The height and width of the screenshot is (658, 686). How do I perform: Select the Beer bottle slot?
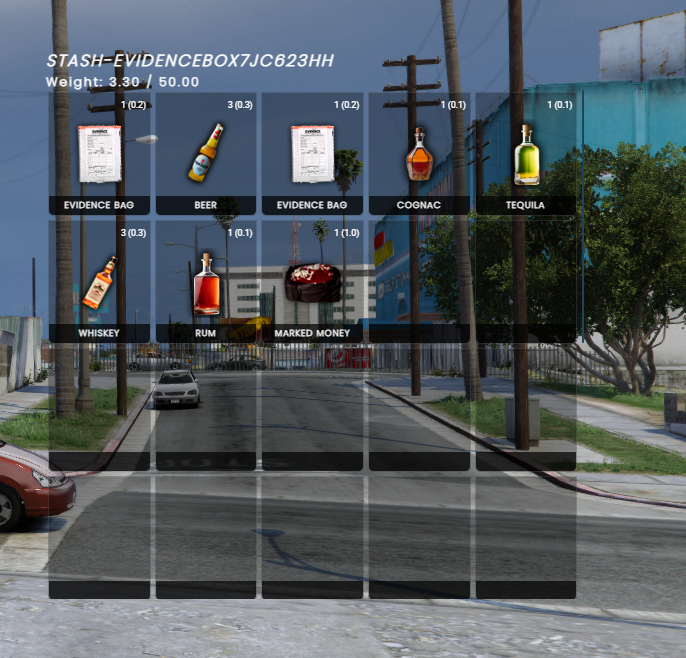206,154
